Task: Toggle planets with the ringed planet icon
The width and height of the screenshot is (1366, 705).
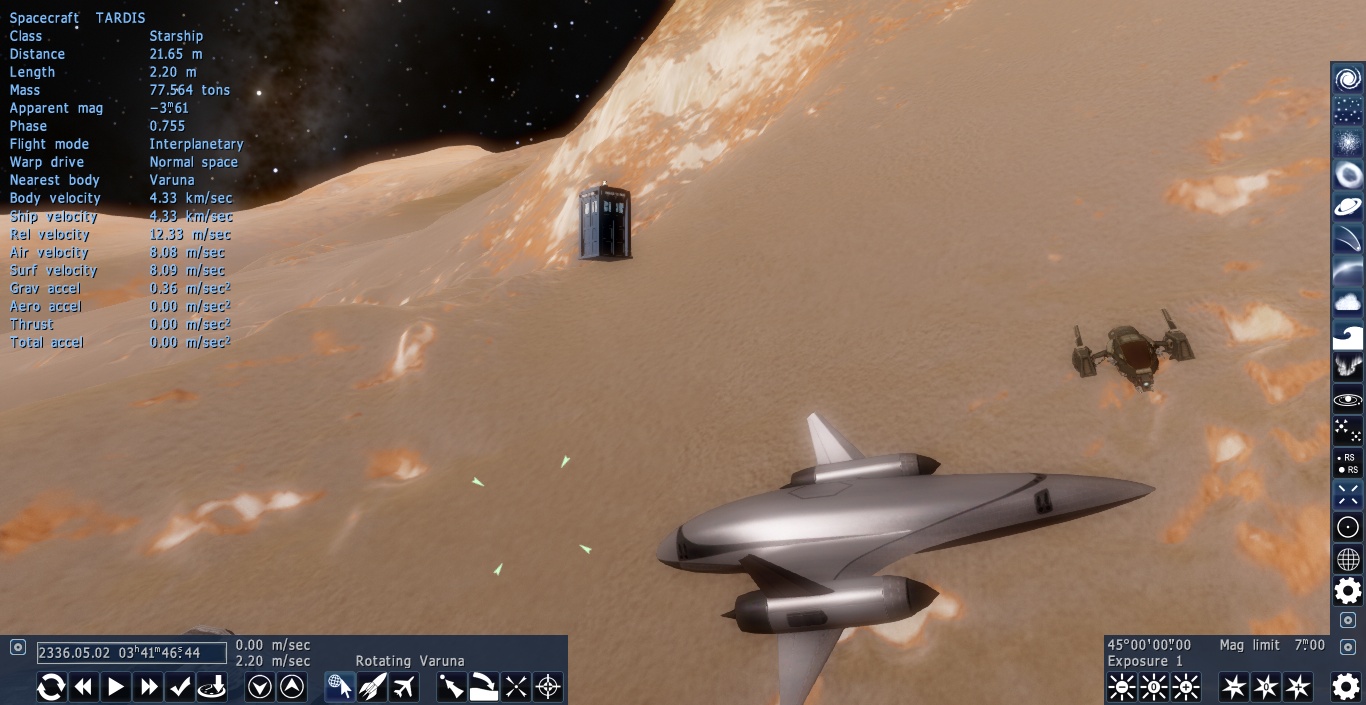Action: (1348, 207)
